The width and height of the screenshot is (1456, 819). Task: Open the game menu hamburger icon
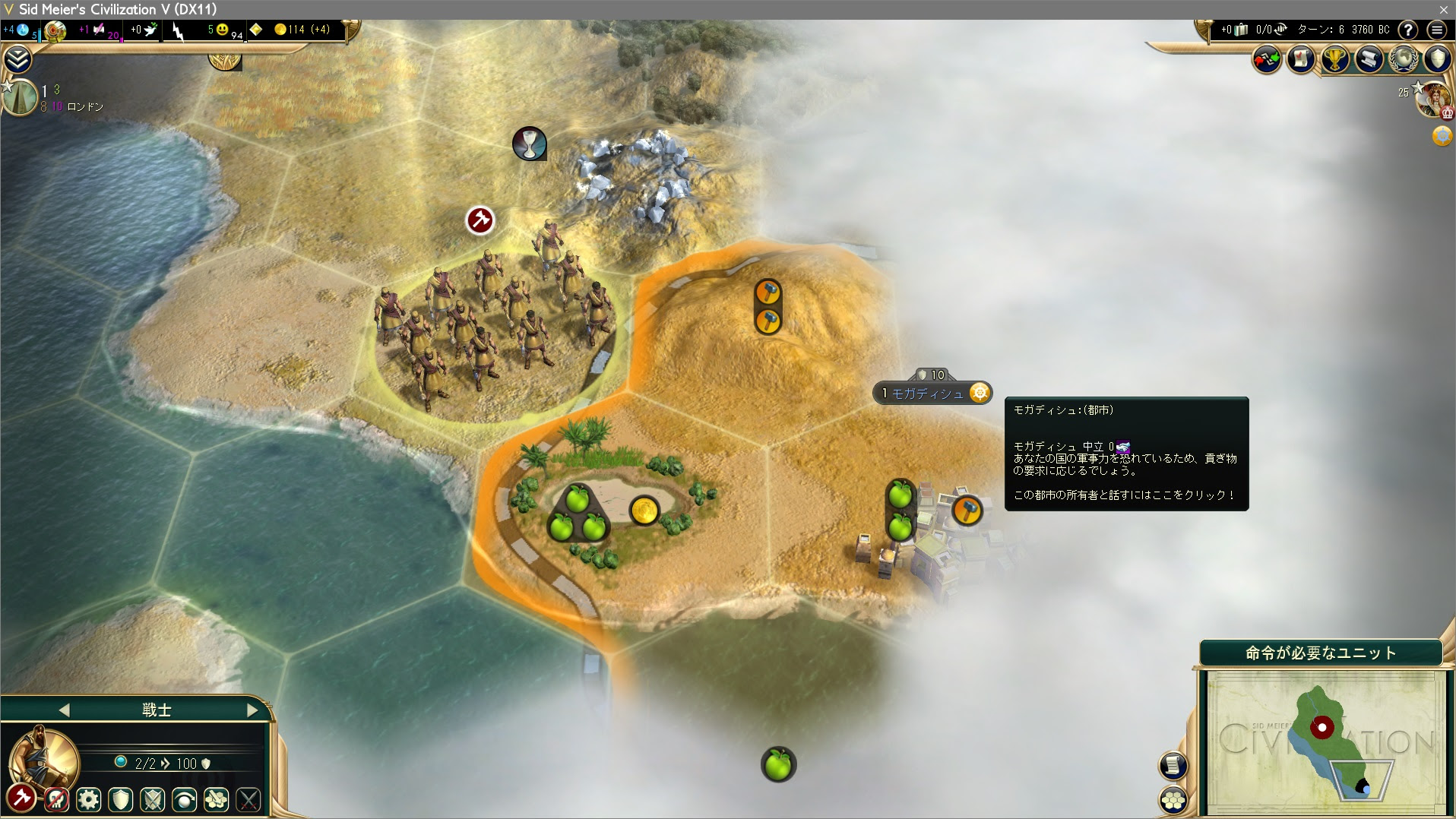point(1437,30)
